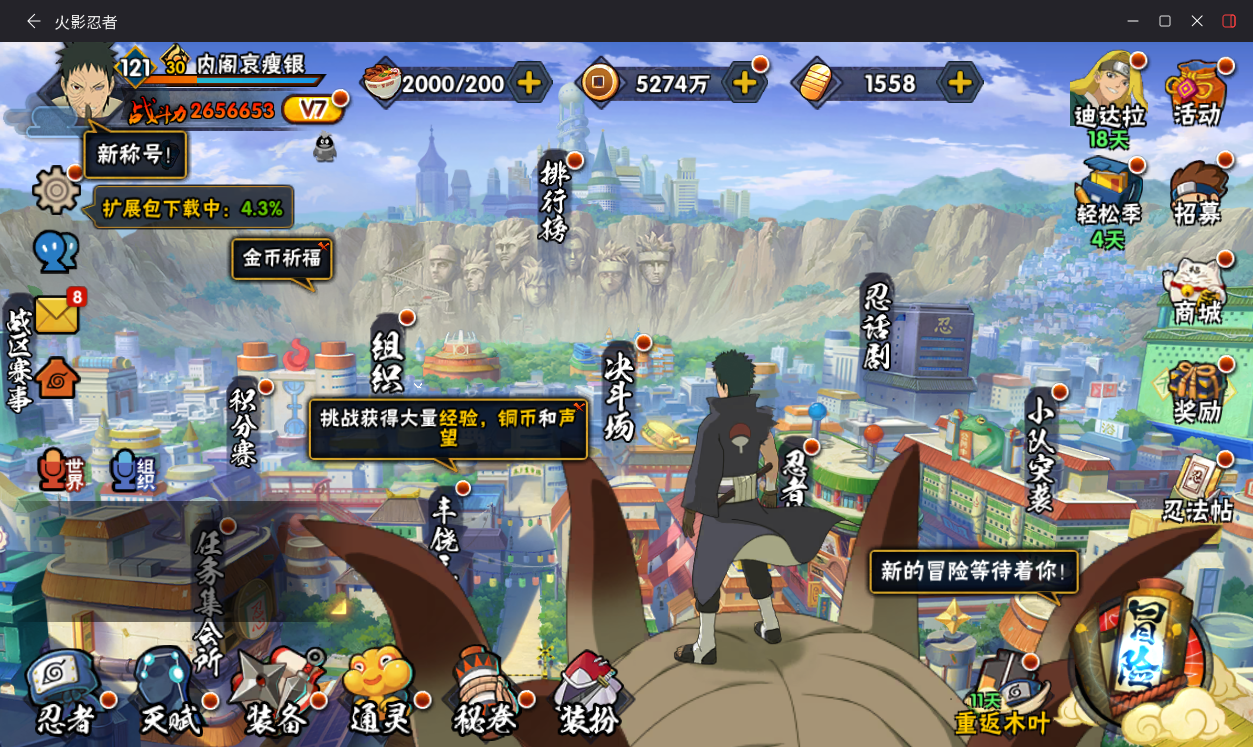Open the 排行榜 leaderboard
The image size is (1253, 747).
[553, 200]
